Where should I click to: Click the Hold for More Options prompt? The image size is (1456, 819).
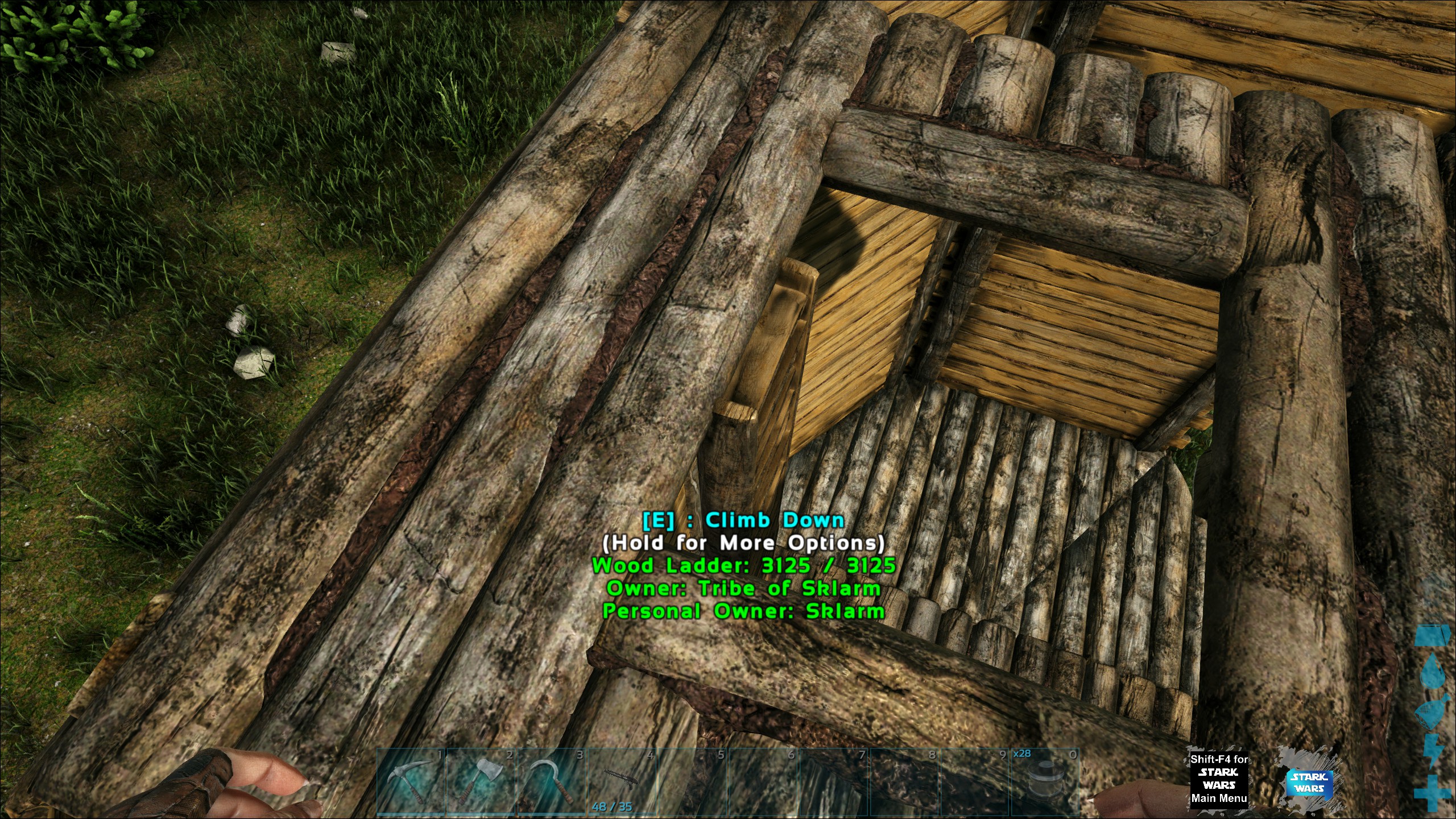(x=745, y=543)
